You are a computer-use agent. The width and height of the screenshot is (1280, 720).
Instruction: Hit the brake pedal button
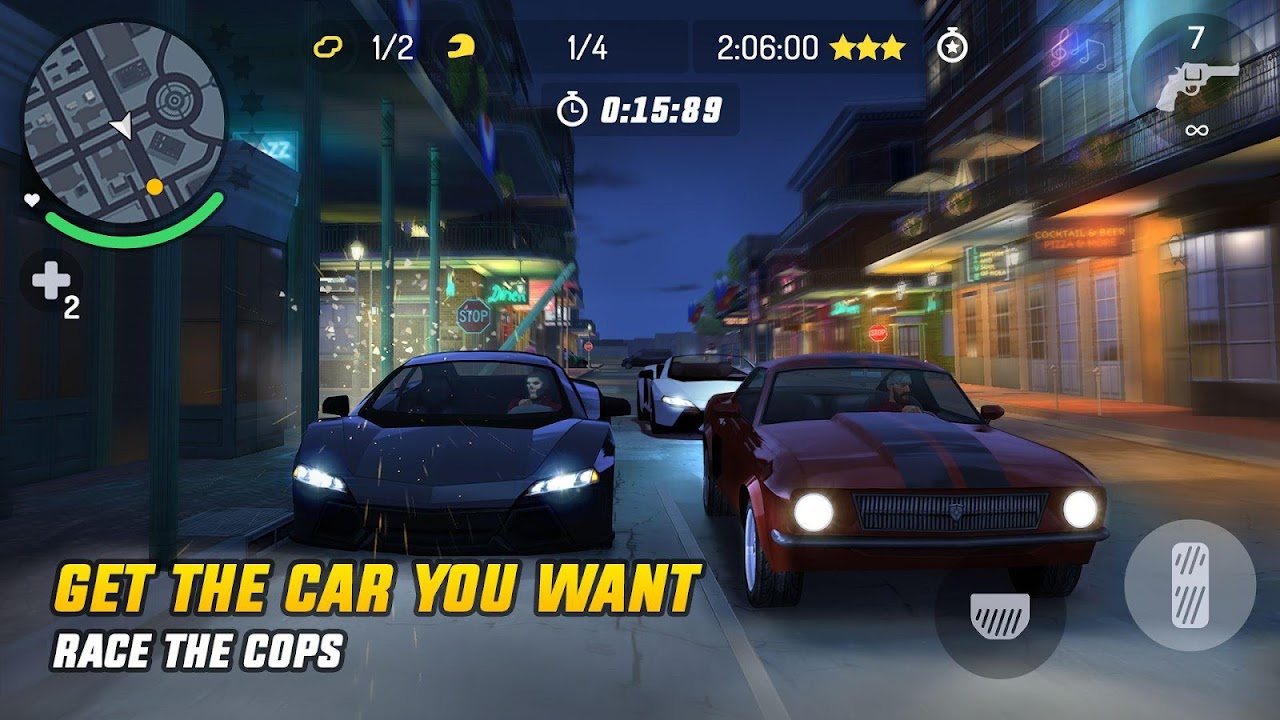pyautogui.click(x=999, y=612)
